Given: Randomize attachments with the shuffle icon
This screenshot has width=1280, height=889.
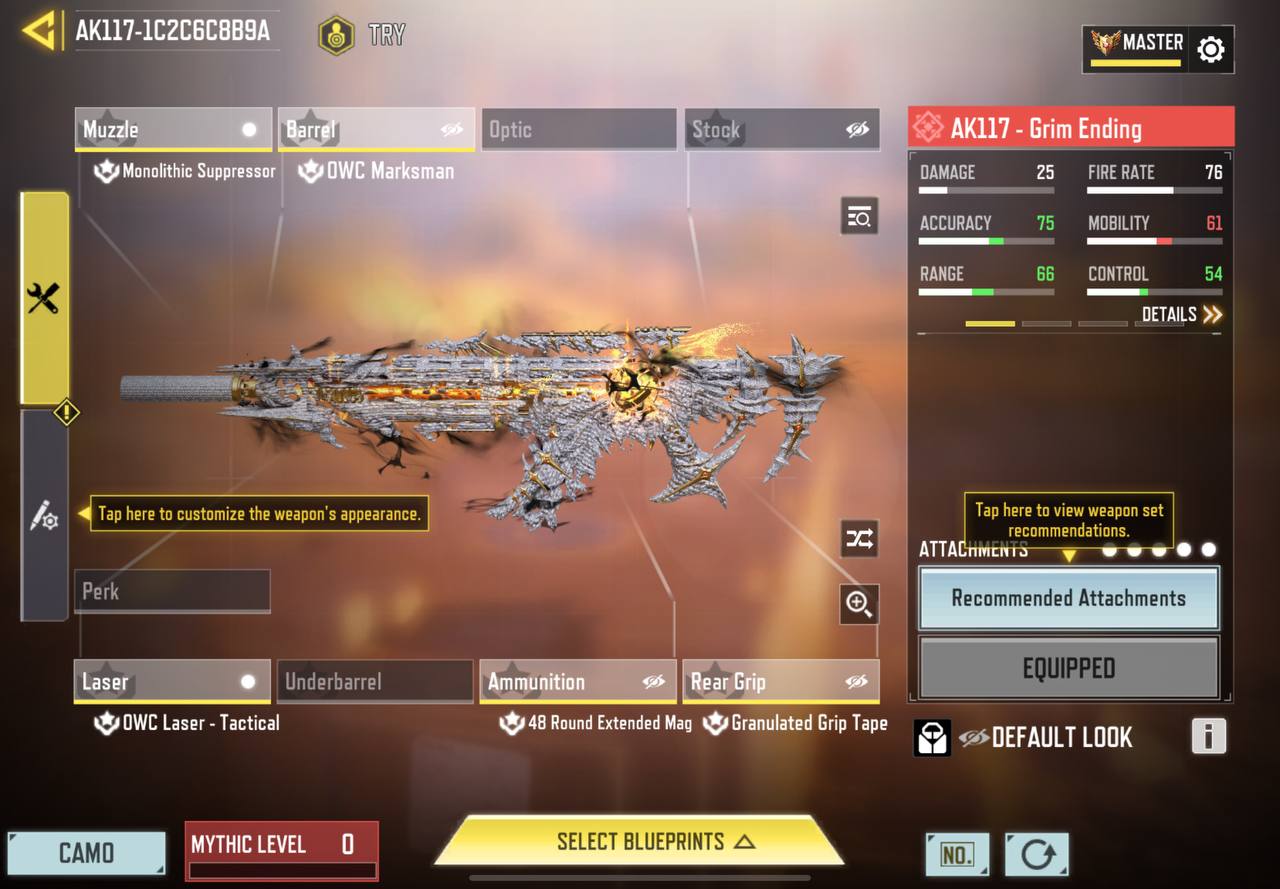Looking at the screenshot, I should 859,539.
